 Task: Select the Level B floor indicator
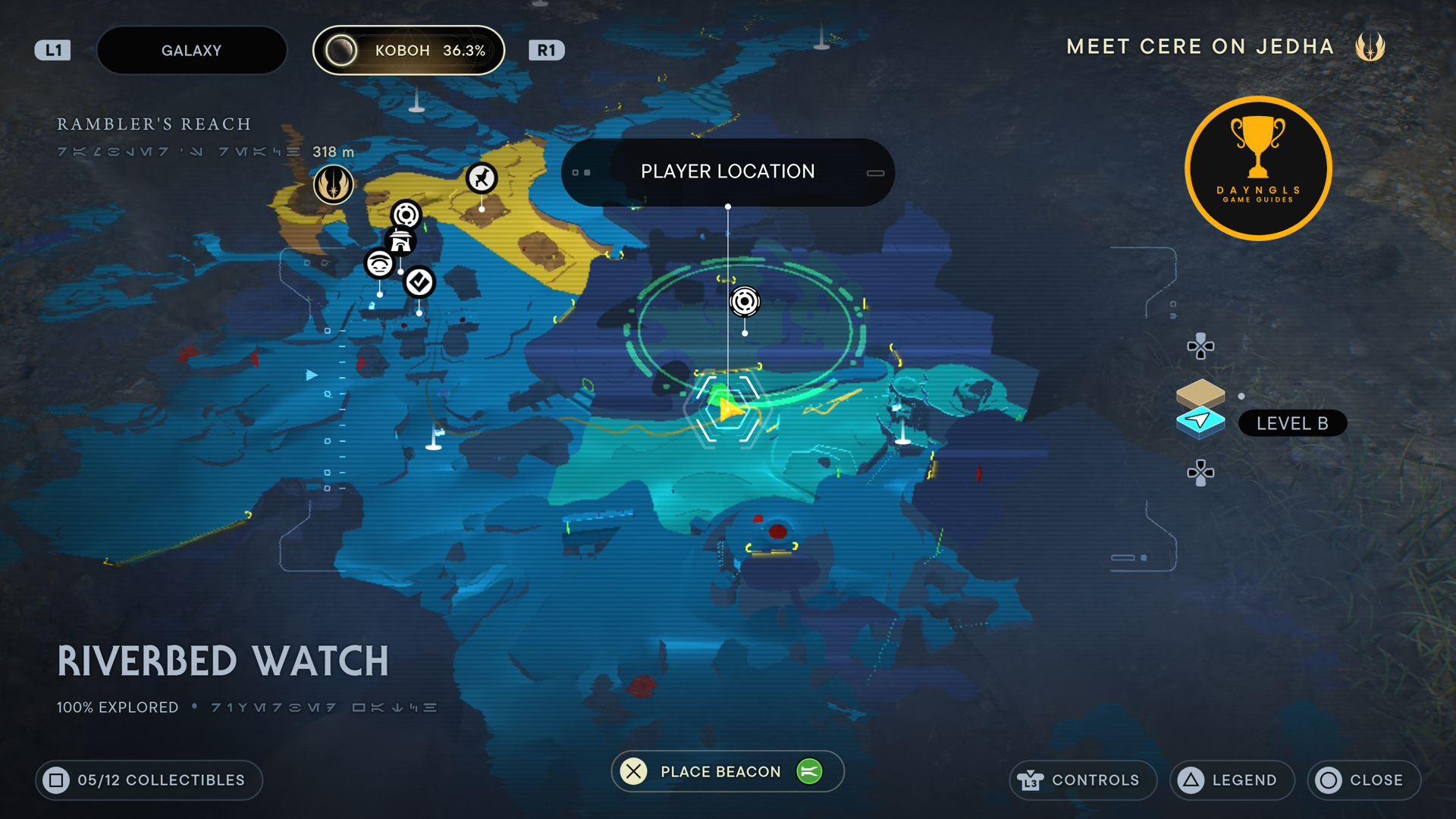tap(1291, 423)
